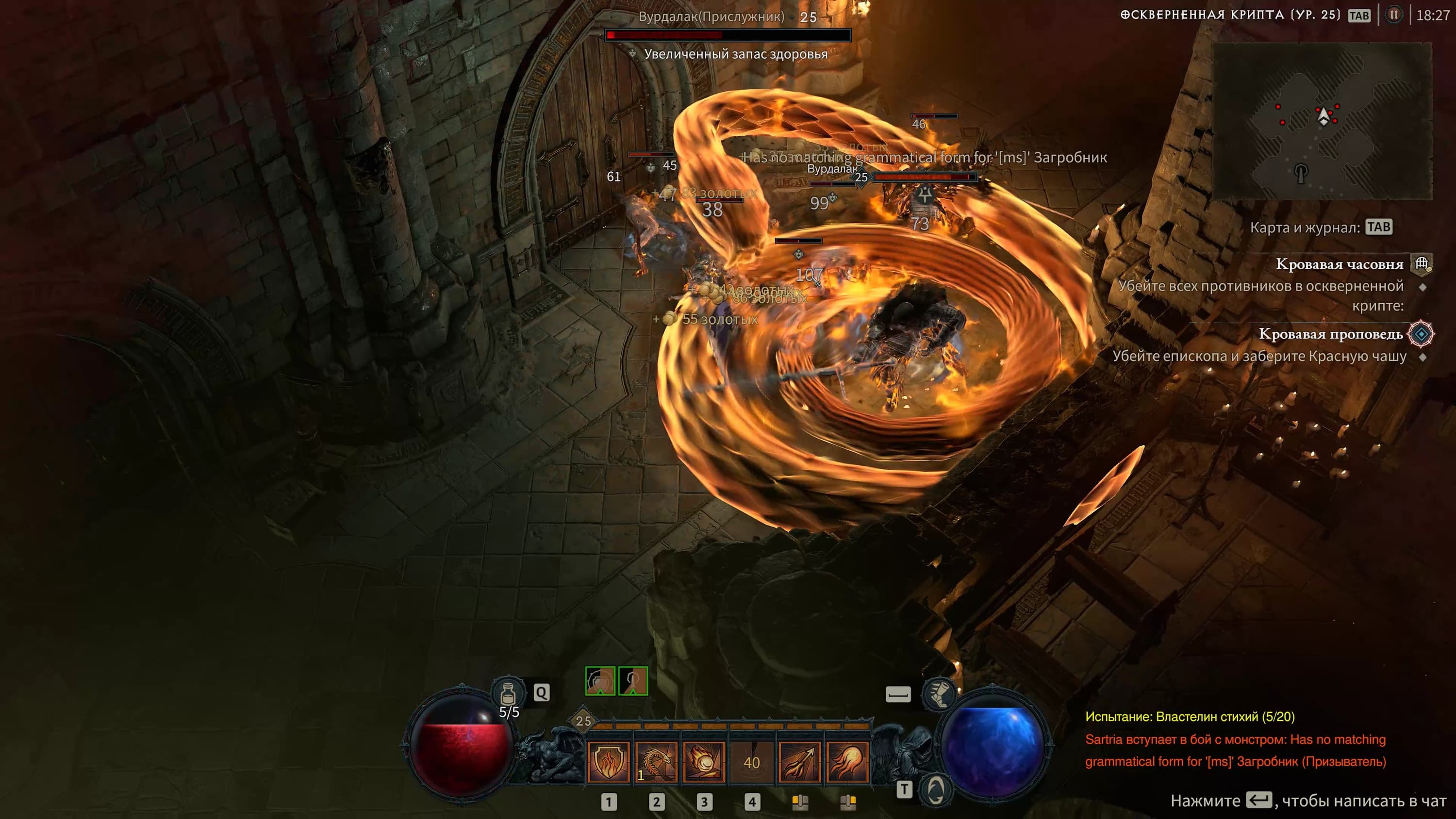Click the pause icon beside the clock
The width and height of the screenshot is (1456, 819).
[1394, 15]
